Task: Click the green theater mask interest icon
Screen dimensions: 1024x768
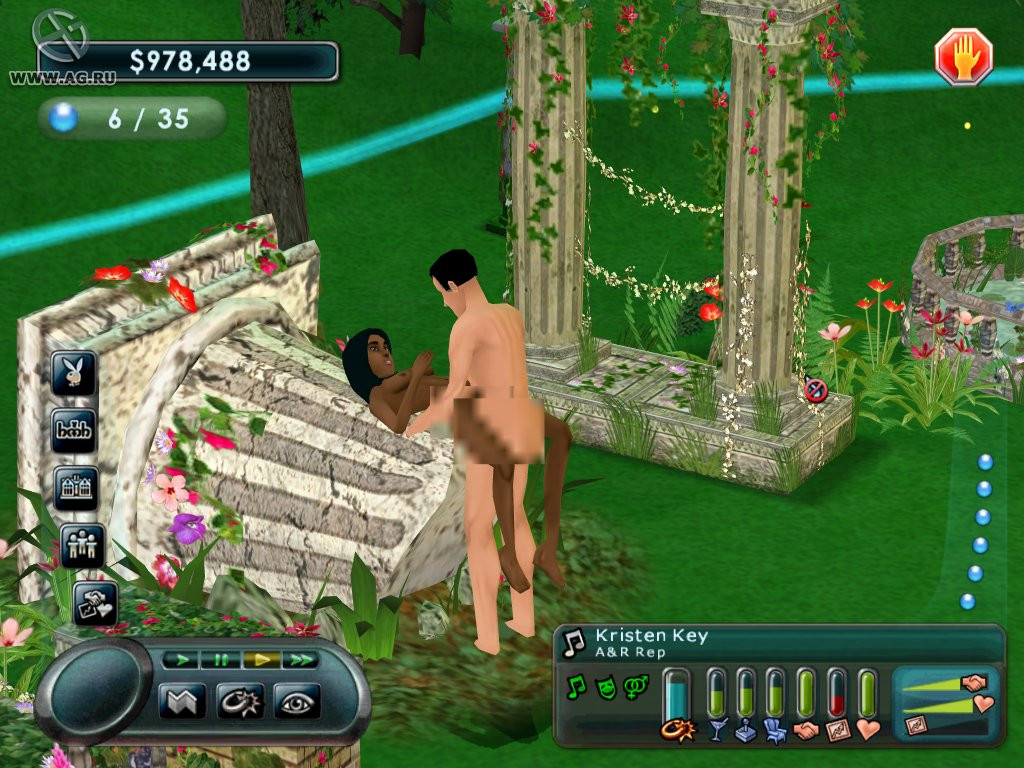Action: pyautogui.click(x=605, y=687)
